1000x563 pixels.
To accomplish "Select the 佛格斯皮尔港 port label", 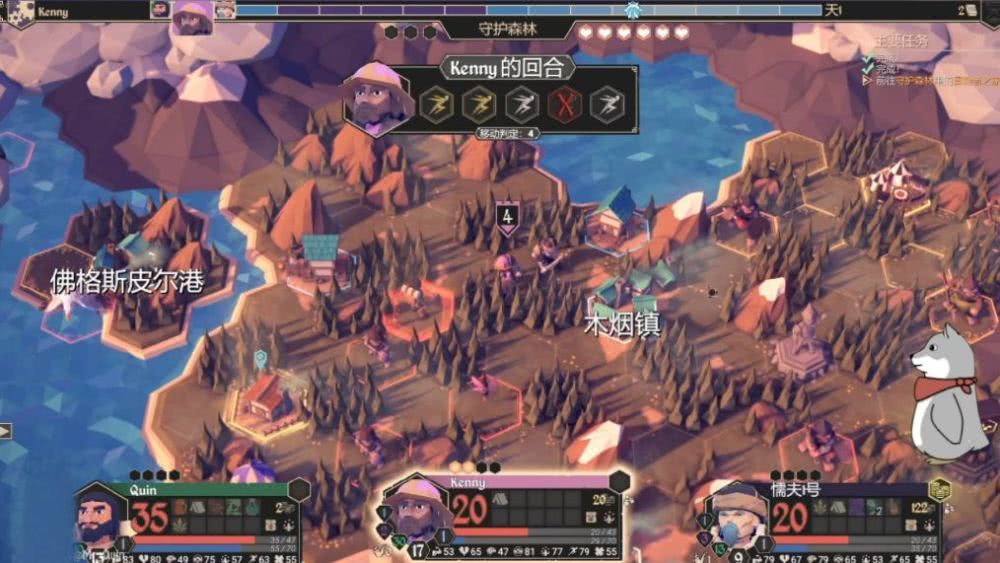I will (x=127, y=282).
